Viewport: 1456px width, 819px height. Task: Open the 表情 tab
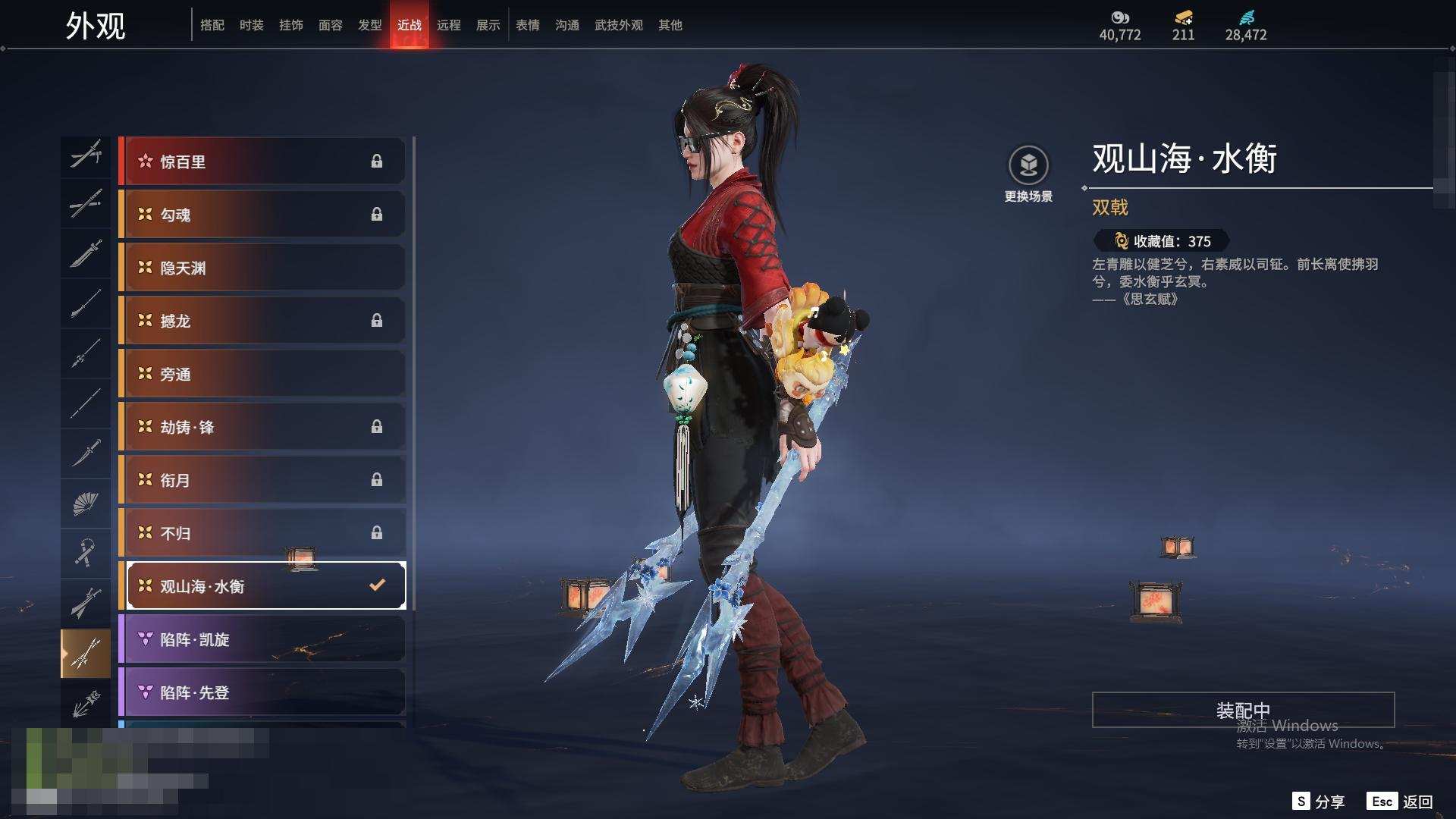[527, 25]
